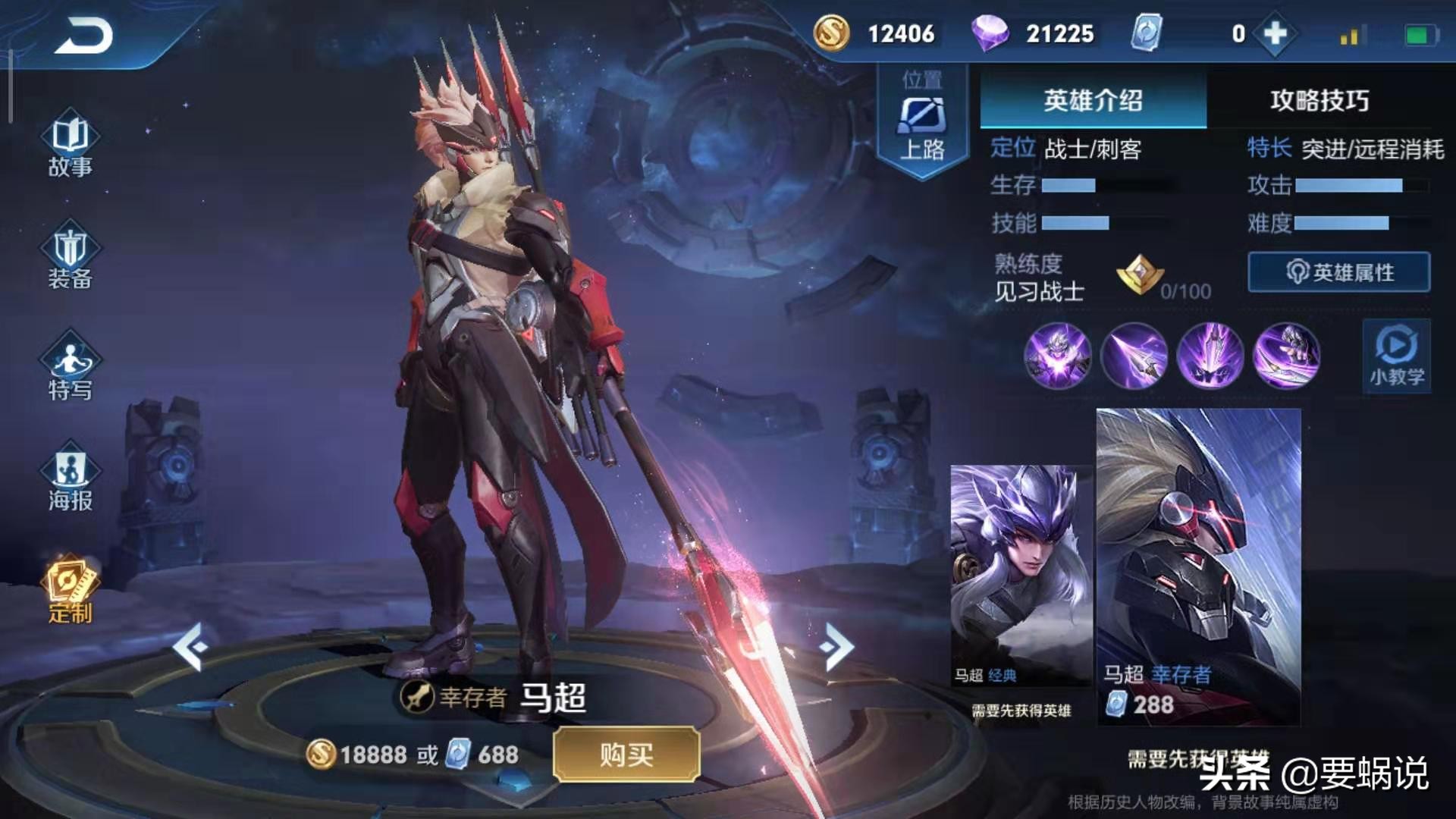The width and height of the screenshot is (1456, 819).
Task: Open the 故事 (Story) panel
Action: coord(71,144)
